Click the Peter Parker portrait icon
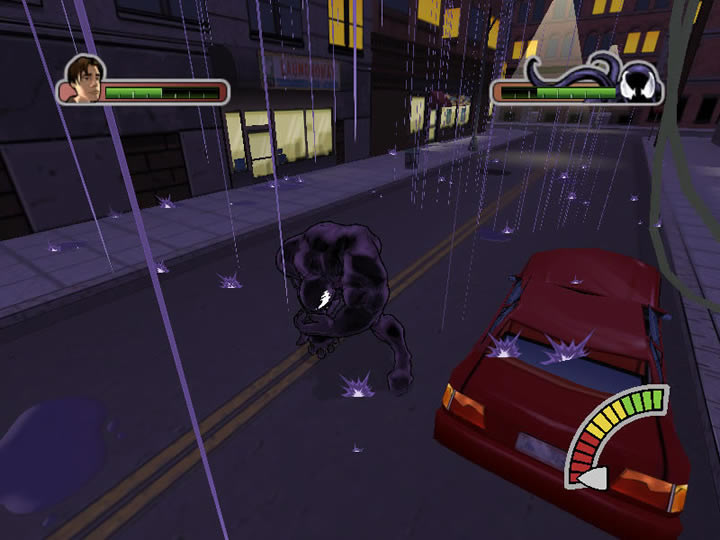 (83, 80)
